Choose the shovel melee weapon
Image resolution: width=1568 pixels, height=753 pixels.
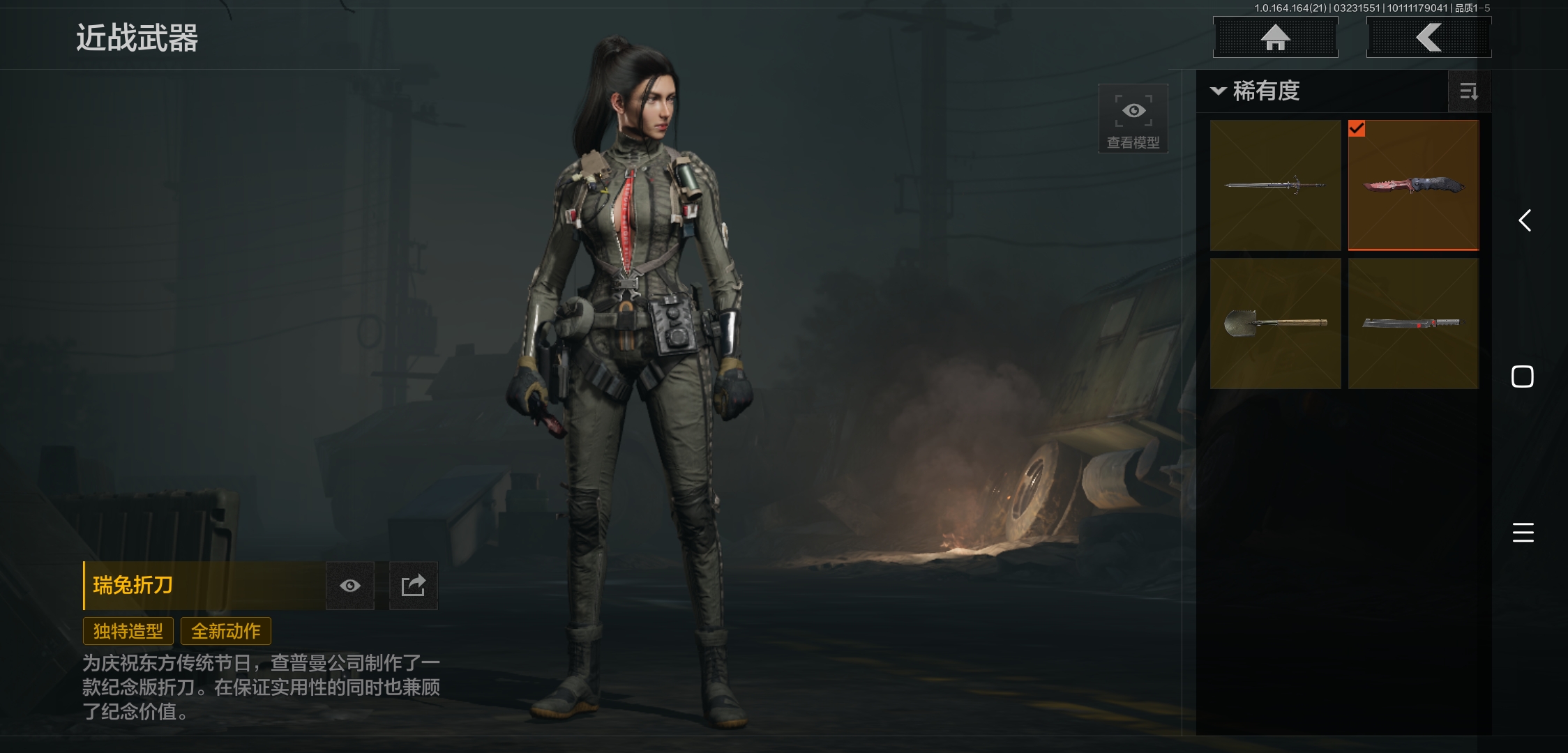coord(1275,324)
